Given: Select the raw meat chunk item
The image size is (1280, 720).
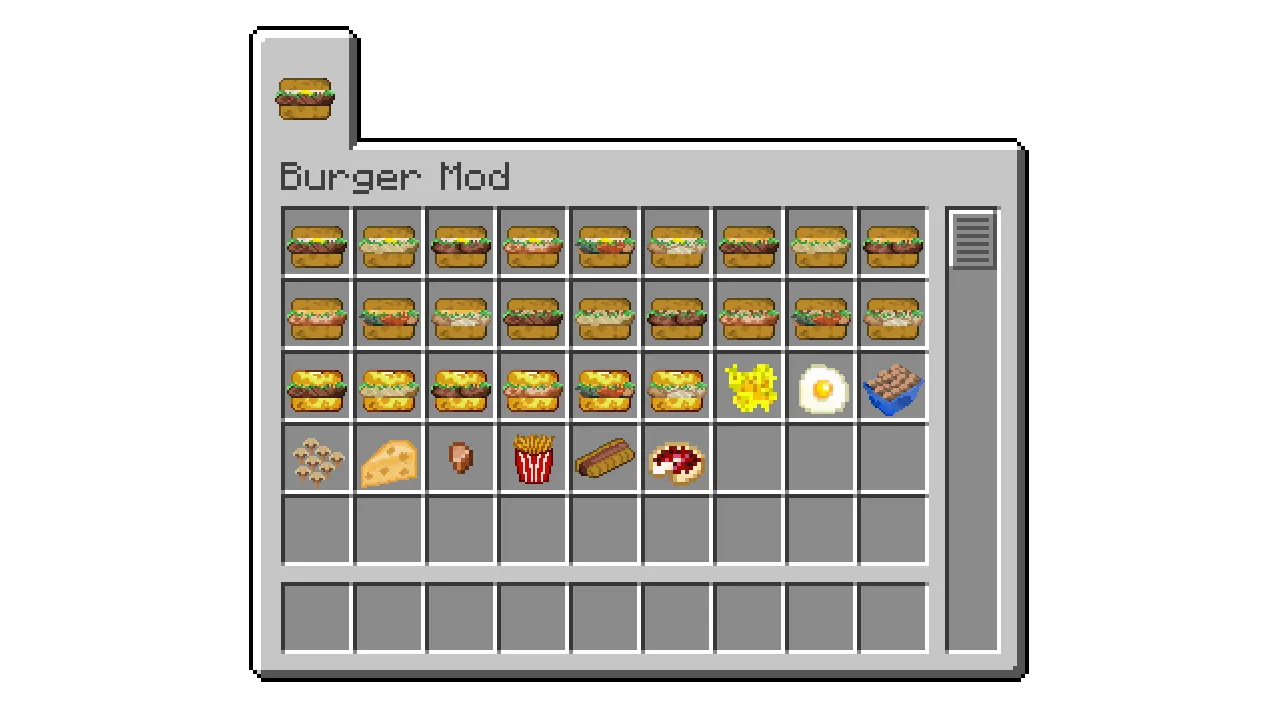Looking at the screenshot, I should [x=460, y=459].
